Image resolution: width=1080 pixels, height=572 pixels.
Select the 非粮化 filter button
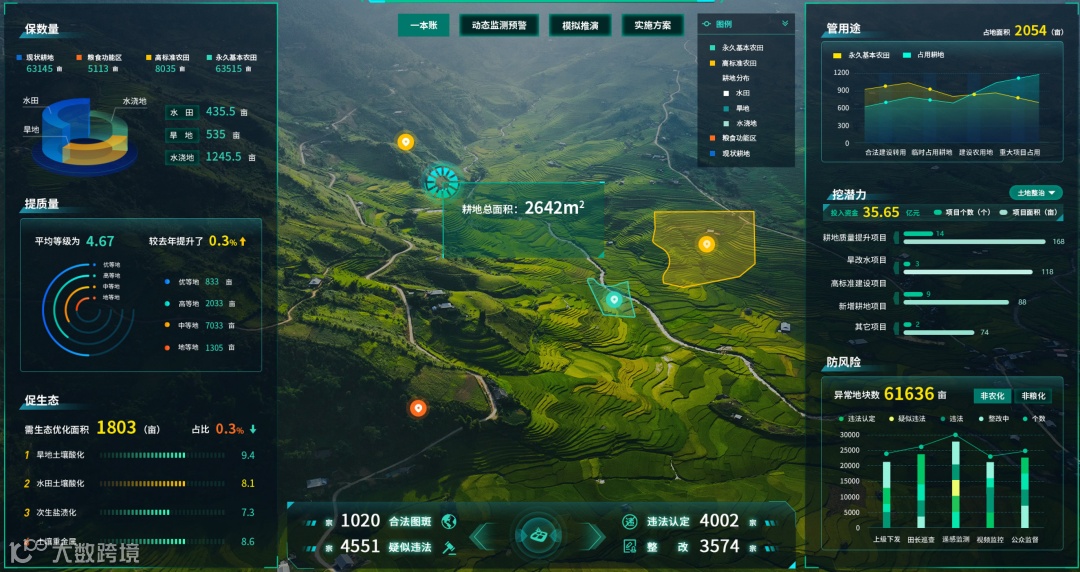(x=1034, y=395)
